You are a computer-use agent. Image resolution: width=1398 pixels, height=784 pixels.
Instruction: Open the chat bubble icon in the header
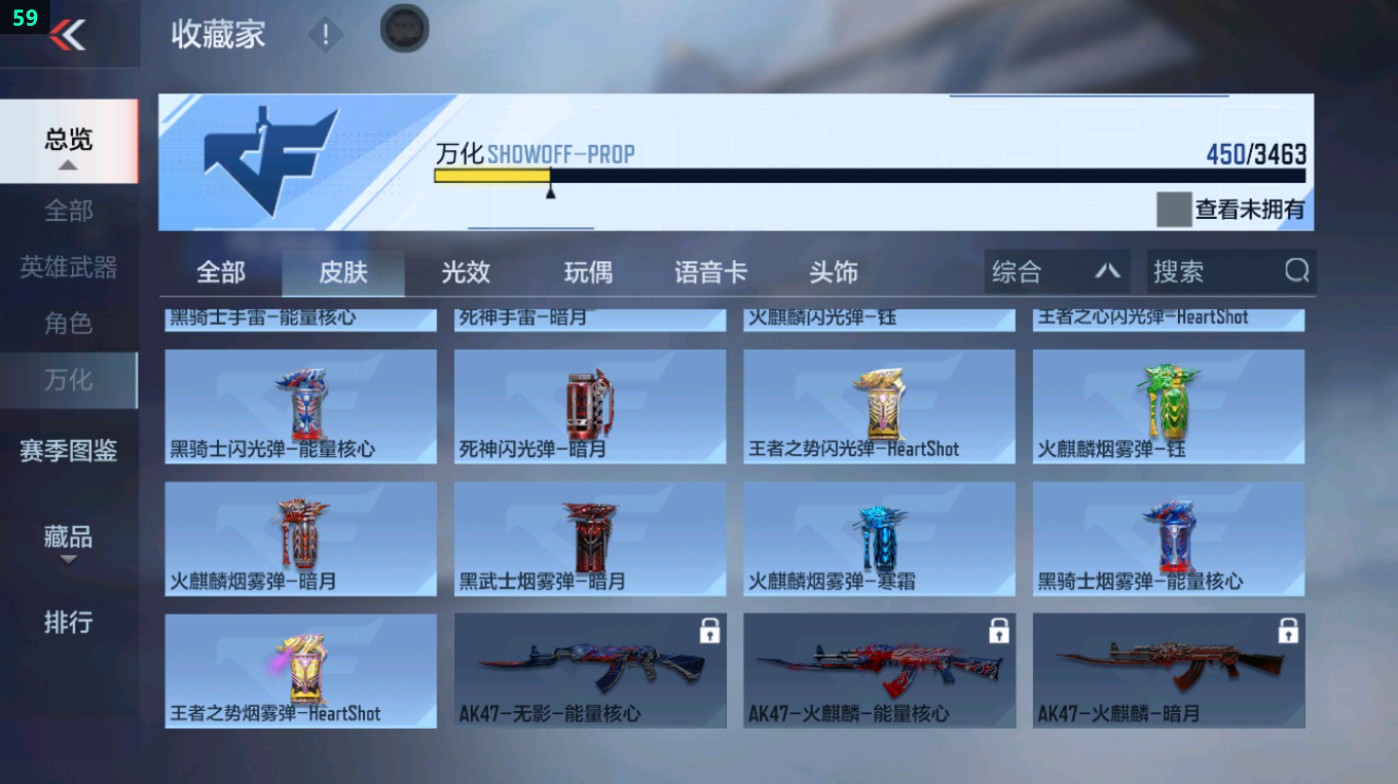(402, 29)
